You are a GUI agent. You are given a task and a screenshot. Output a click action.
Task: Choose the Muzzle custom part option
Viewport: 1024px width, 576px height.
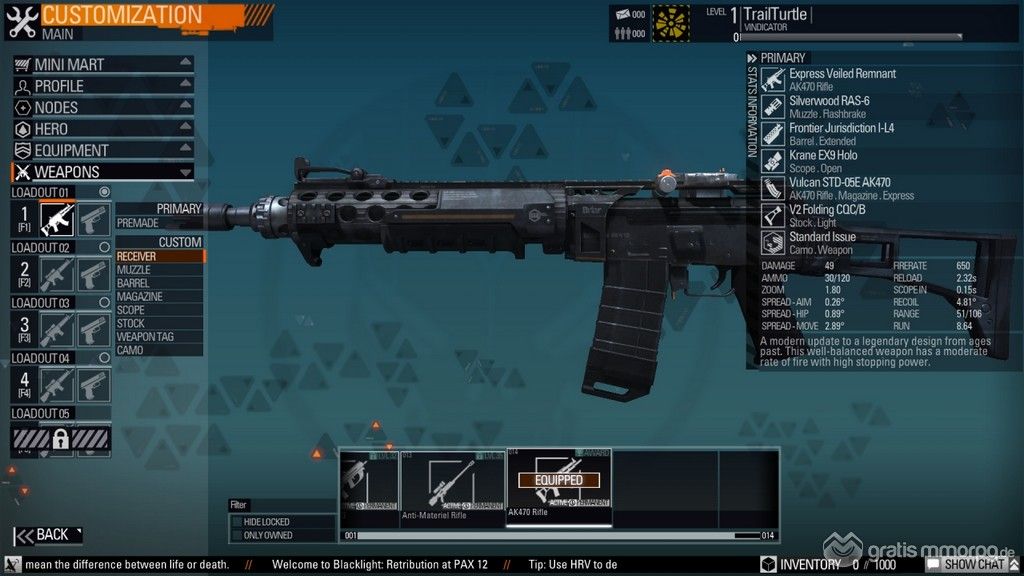pos(158,270)
